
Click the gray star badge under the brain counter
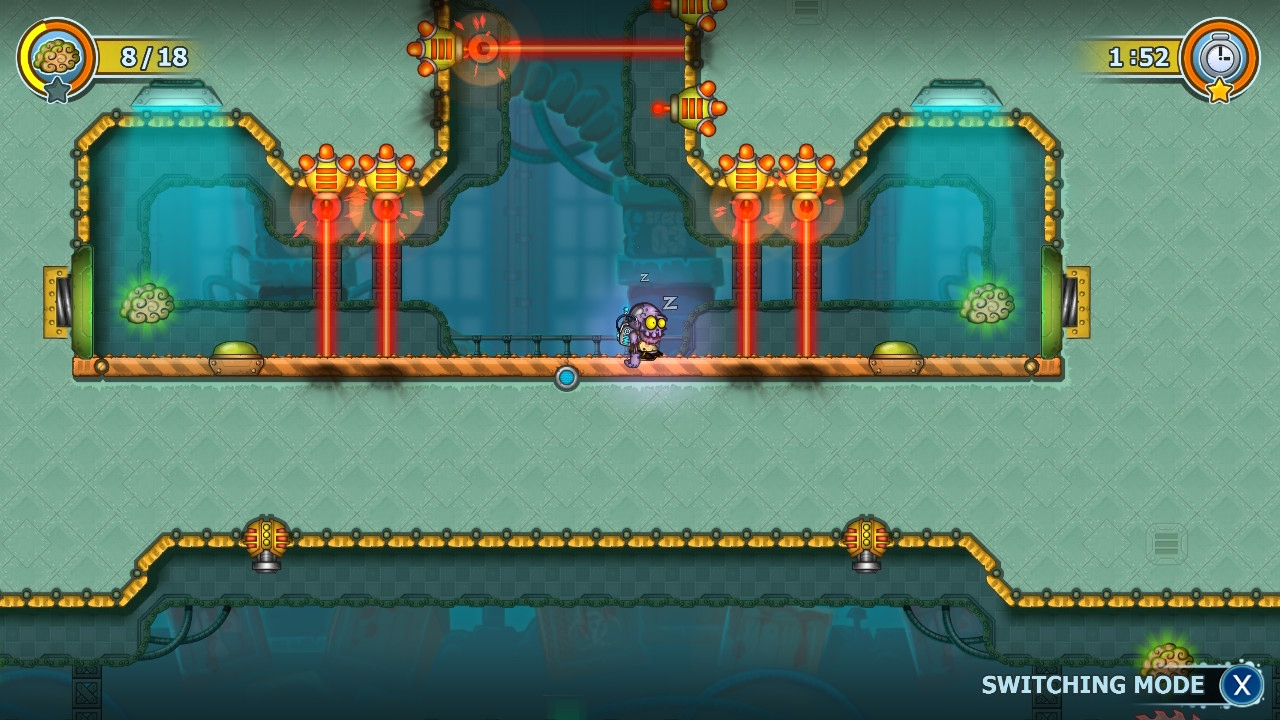(x=57, y=90)
